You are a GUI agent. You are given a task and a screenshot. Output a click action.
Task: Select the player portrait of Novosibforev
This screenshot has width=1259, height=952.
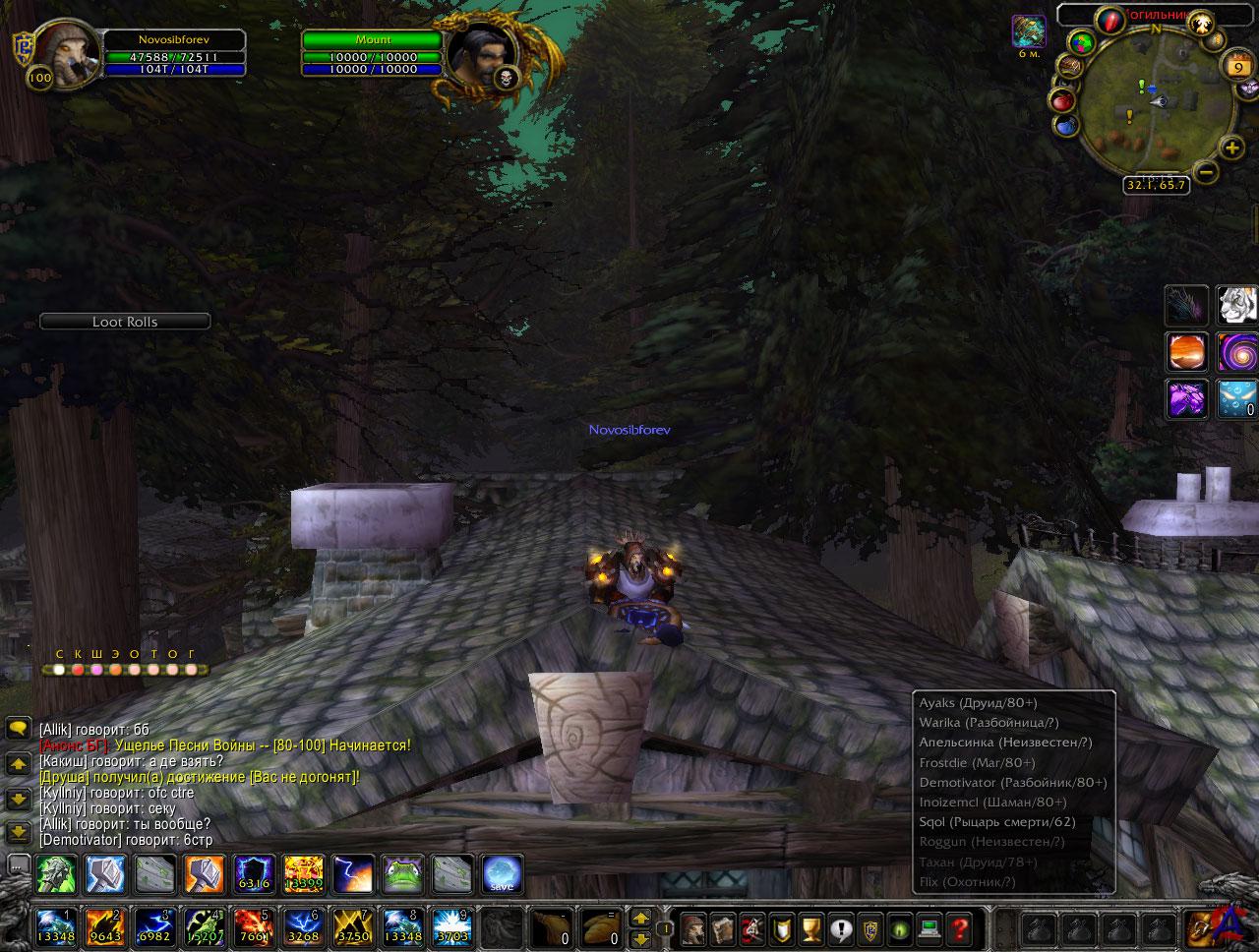tap(65, 54)
